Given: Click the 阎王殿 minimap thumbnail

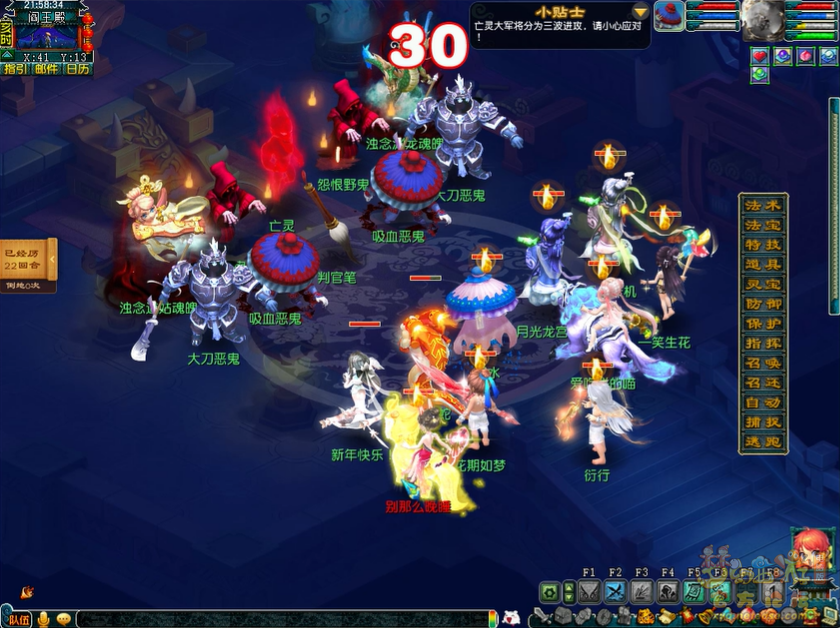Looking at the screenshot, I should click(46, 37).
